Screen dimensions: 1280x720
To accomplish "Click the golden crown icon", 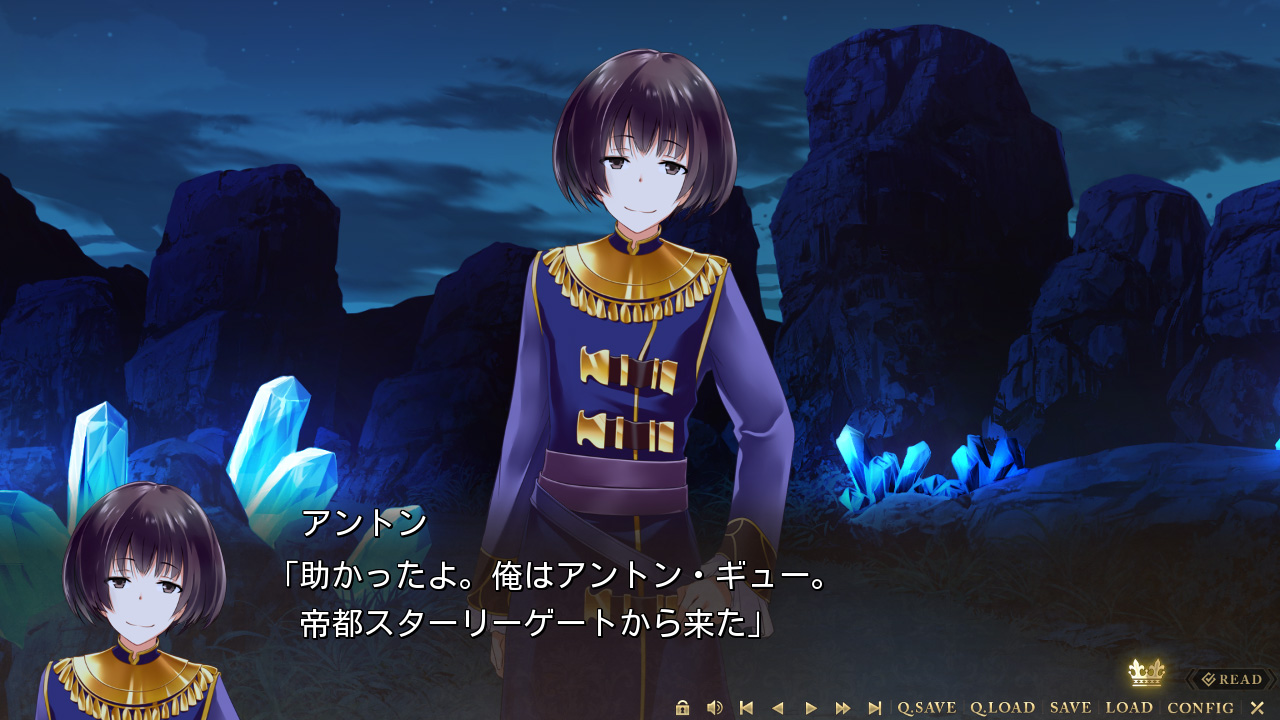I will (x=1146, y=672).
